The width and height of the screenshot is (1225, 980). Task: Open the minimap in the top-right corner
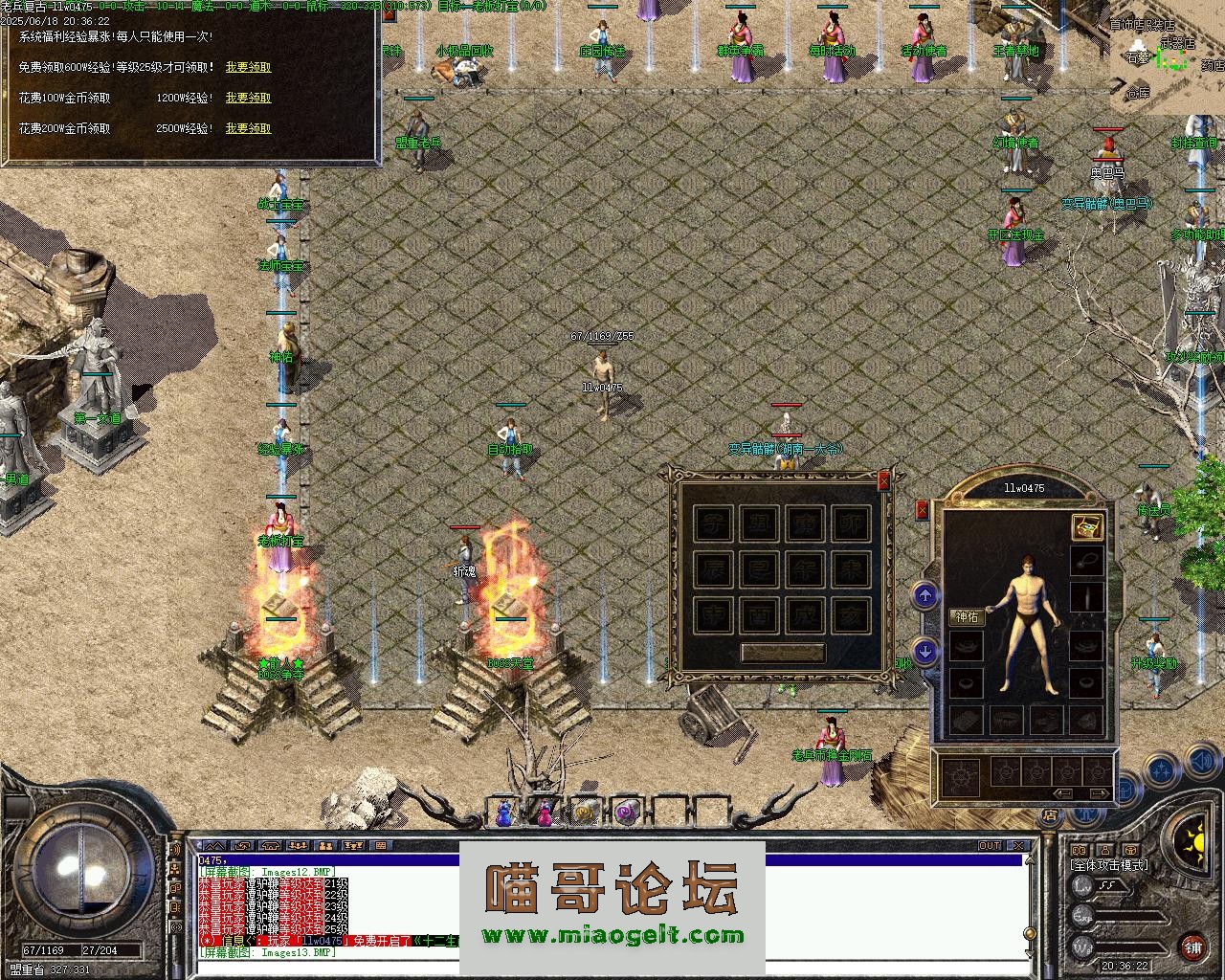coord(1169,57)
